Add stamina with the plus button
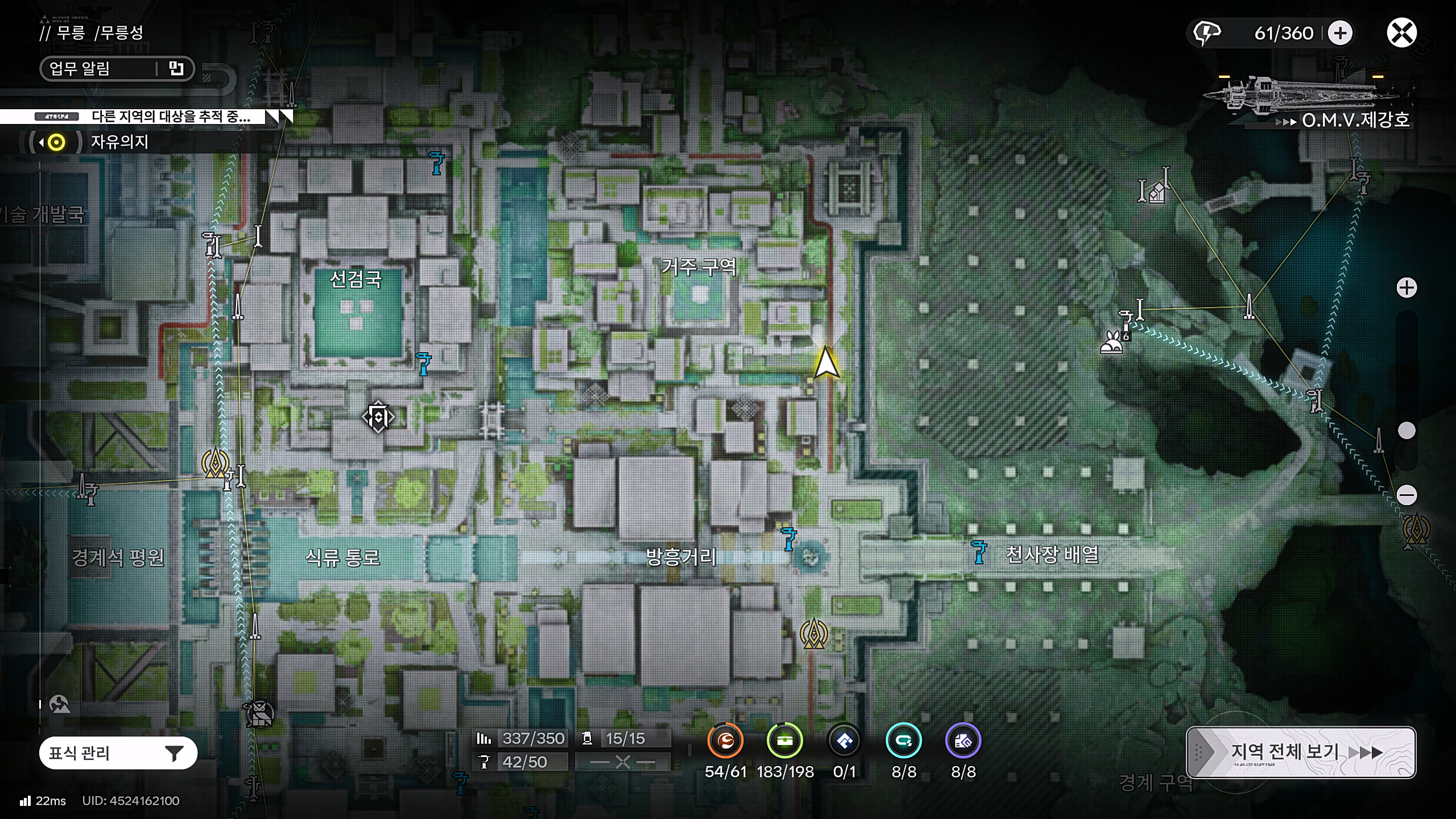1456x819 pixels. coord(1340,33)
